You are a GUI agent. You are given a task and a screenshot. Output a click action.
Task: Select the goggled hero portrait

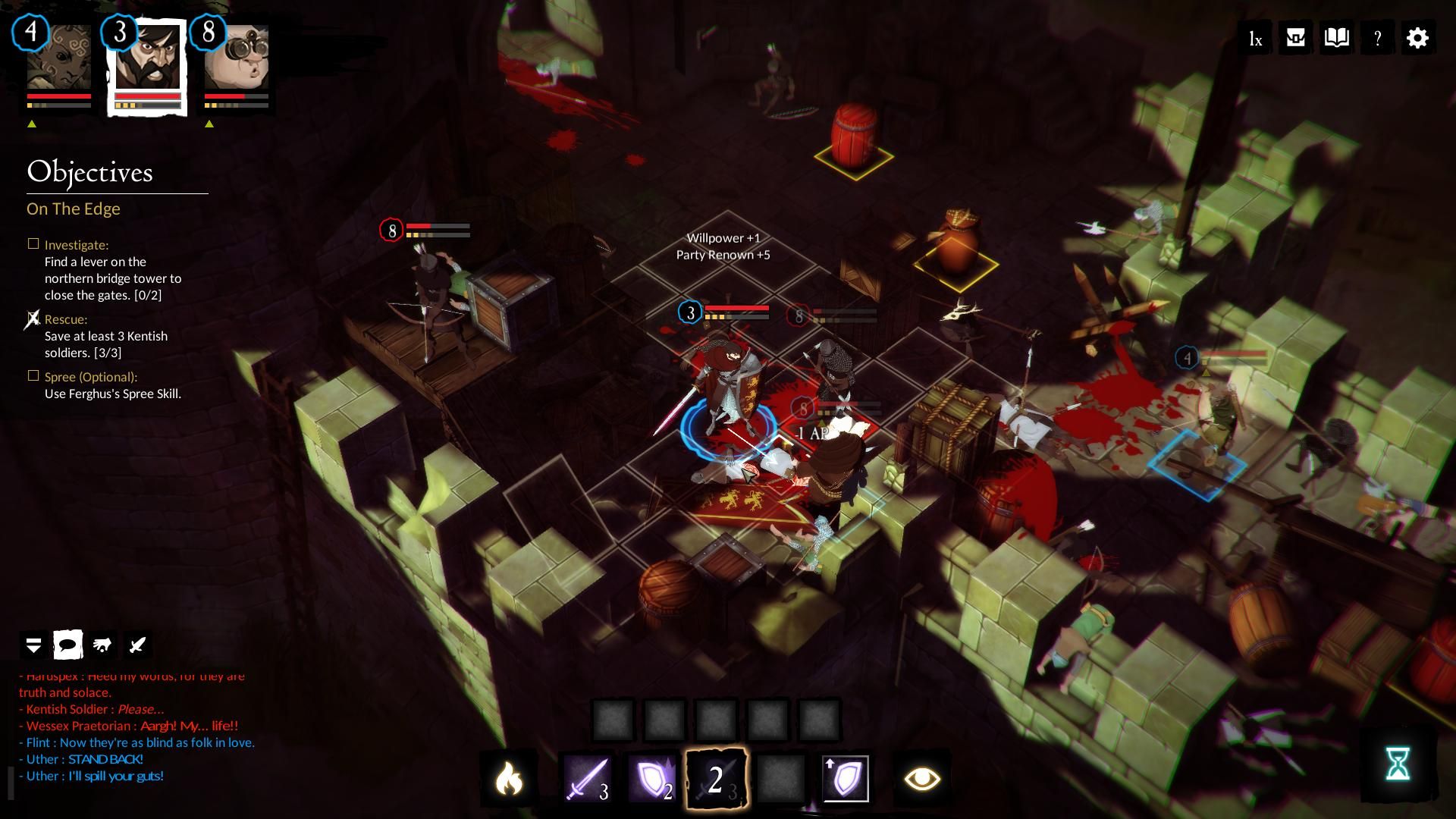[237, 58]
